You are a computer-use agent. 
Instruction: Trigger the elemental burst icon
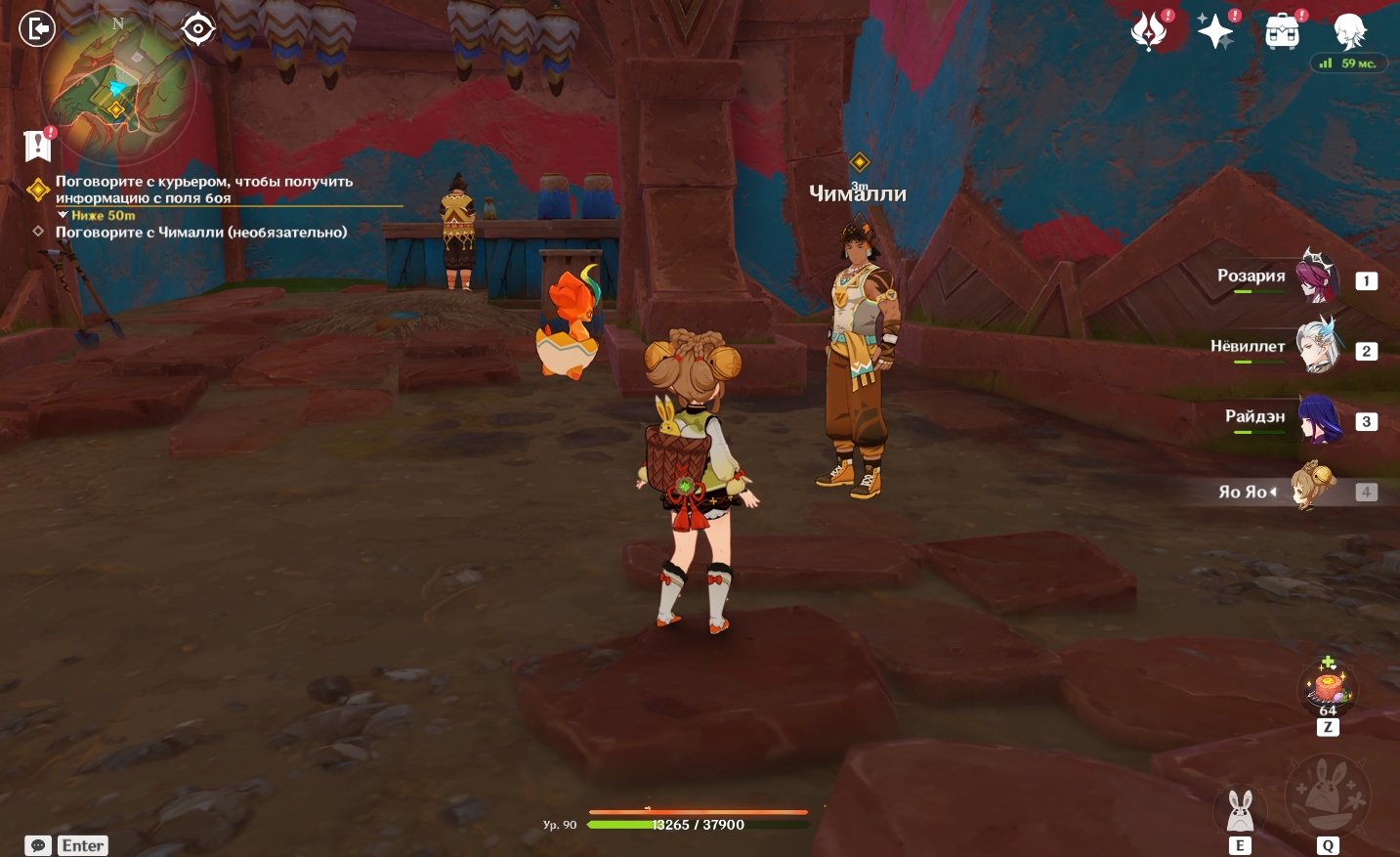coord(1327,795)
